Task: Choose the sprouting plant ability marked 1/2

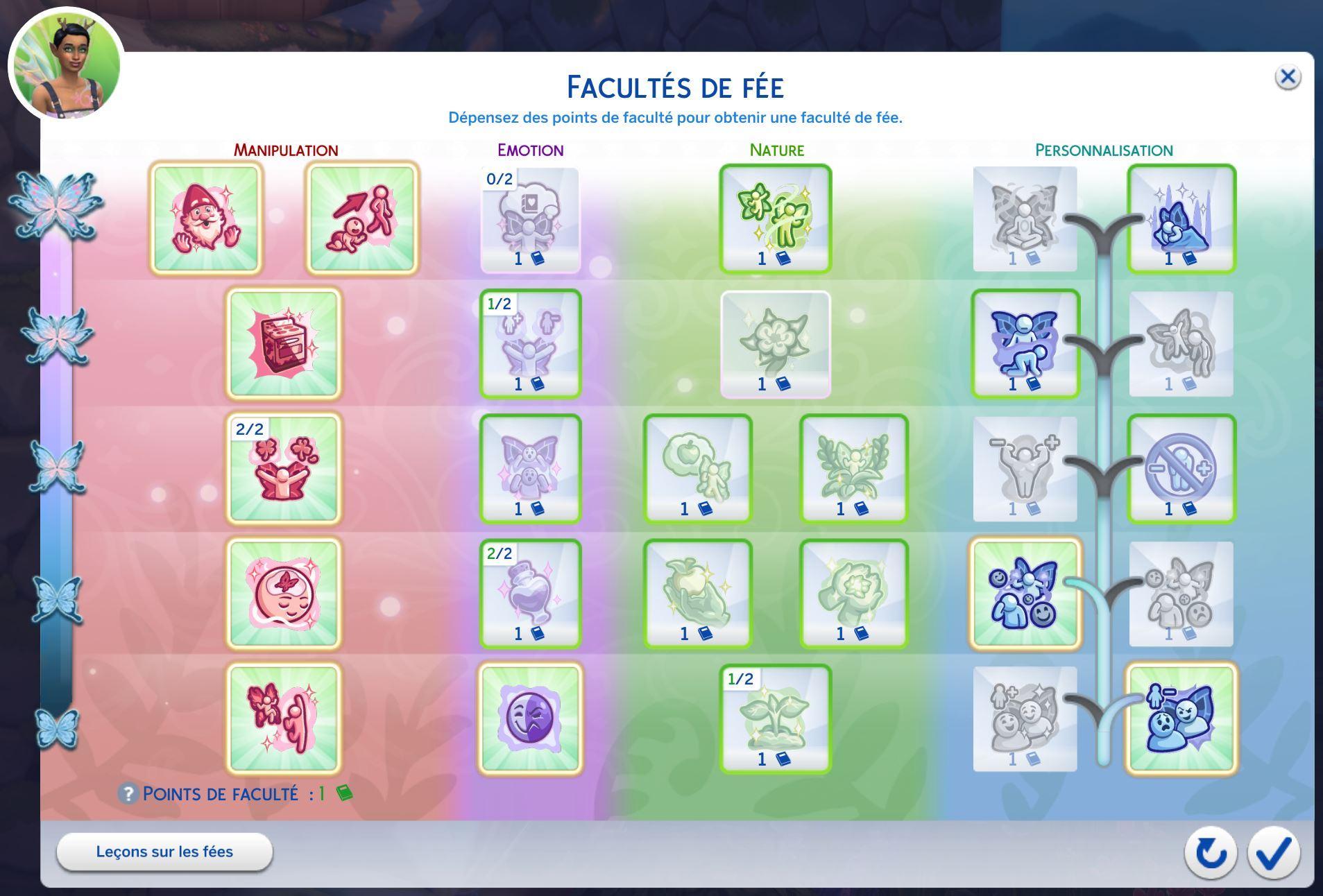Action: pos(776,718)
